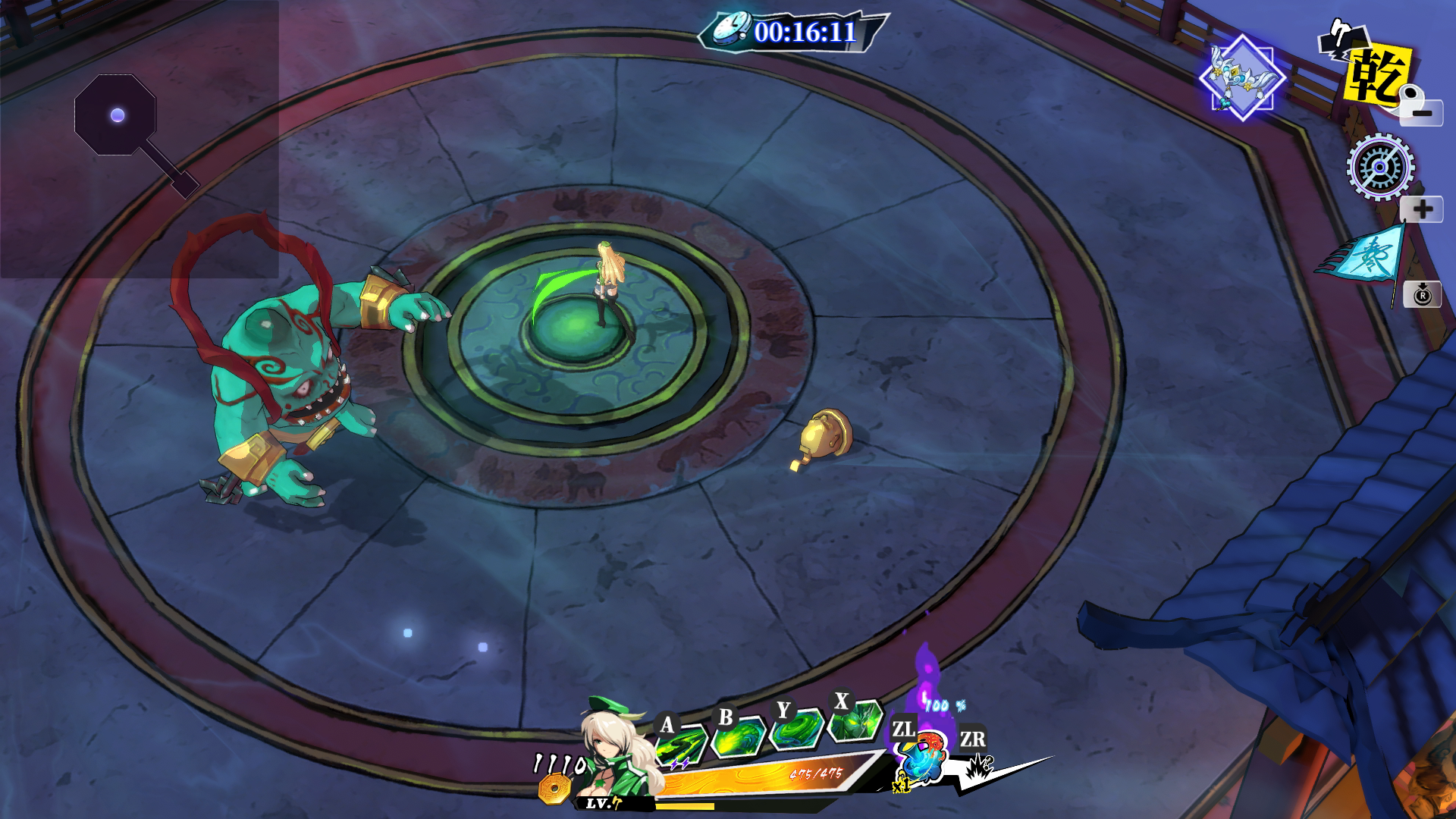Cast the green whirlwind skill
This screenshot has height=819, width=1456.
[x=796, y=730]
